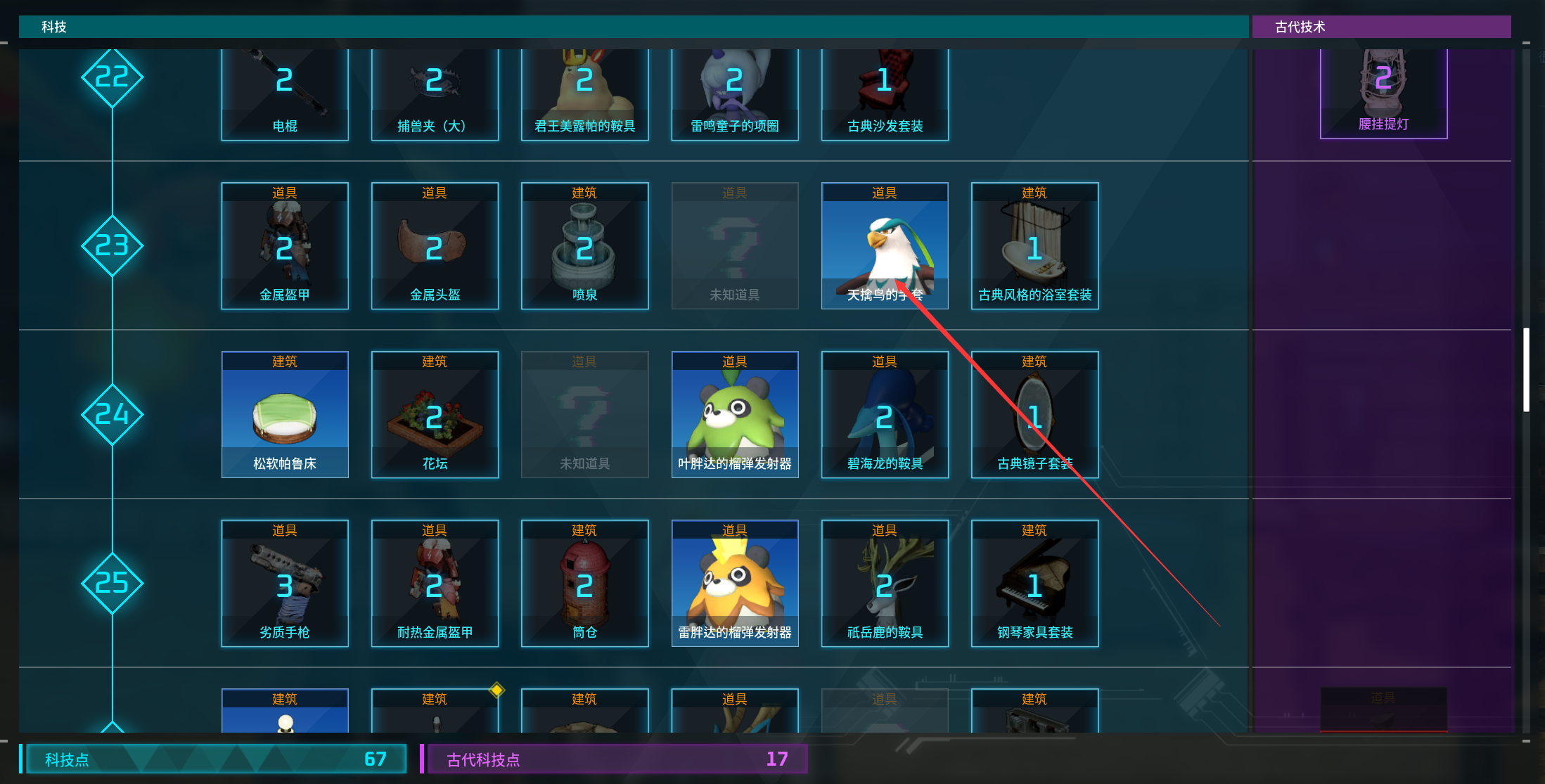This screenshot has width=1545, height=784.
Task: Select the 腰挂提灯 ancient technology
Action: tap(1383, 94)
